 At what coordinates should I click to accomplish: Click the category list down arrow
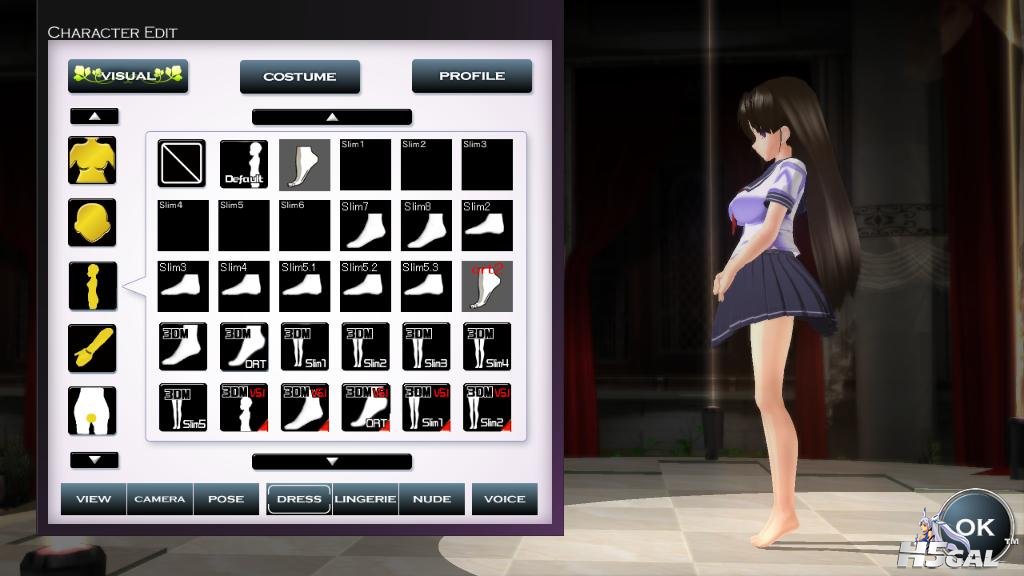click(94, 460)
